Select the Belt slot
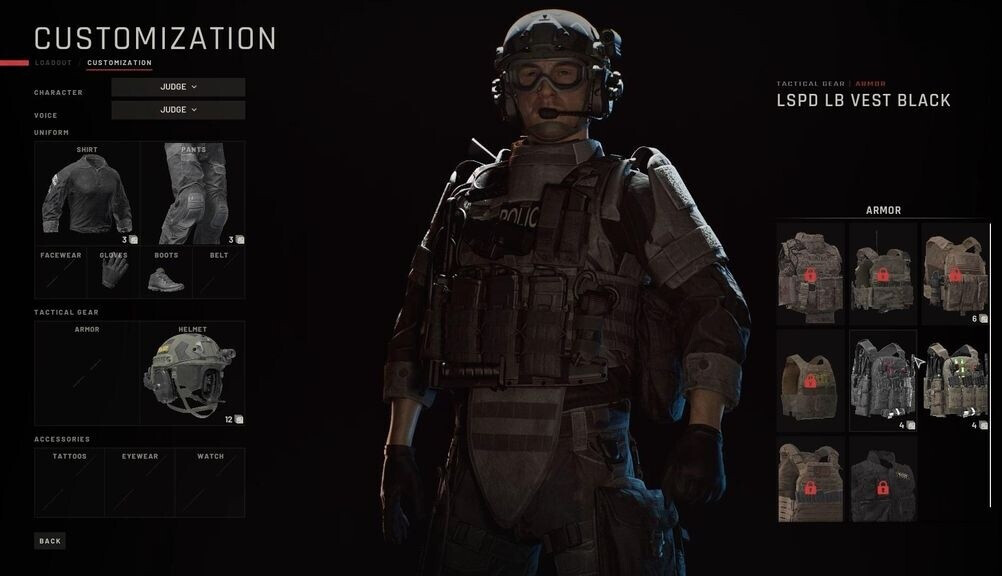1002x576 pixels. pos(218,273)
